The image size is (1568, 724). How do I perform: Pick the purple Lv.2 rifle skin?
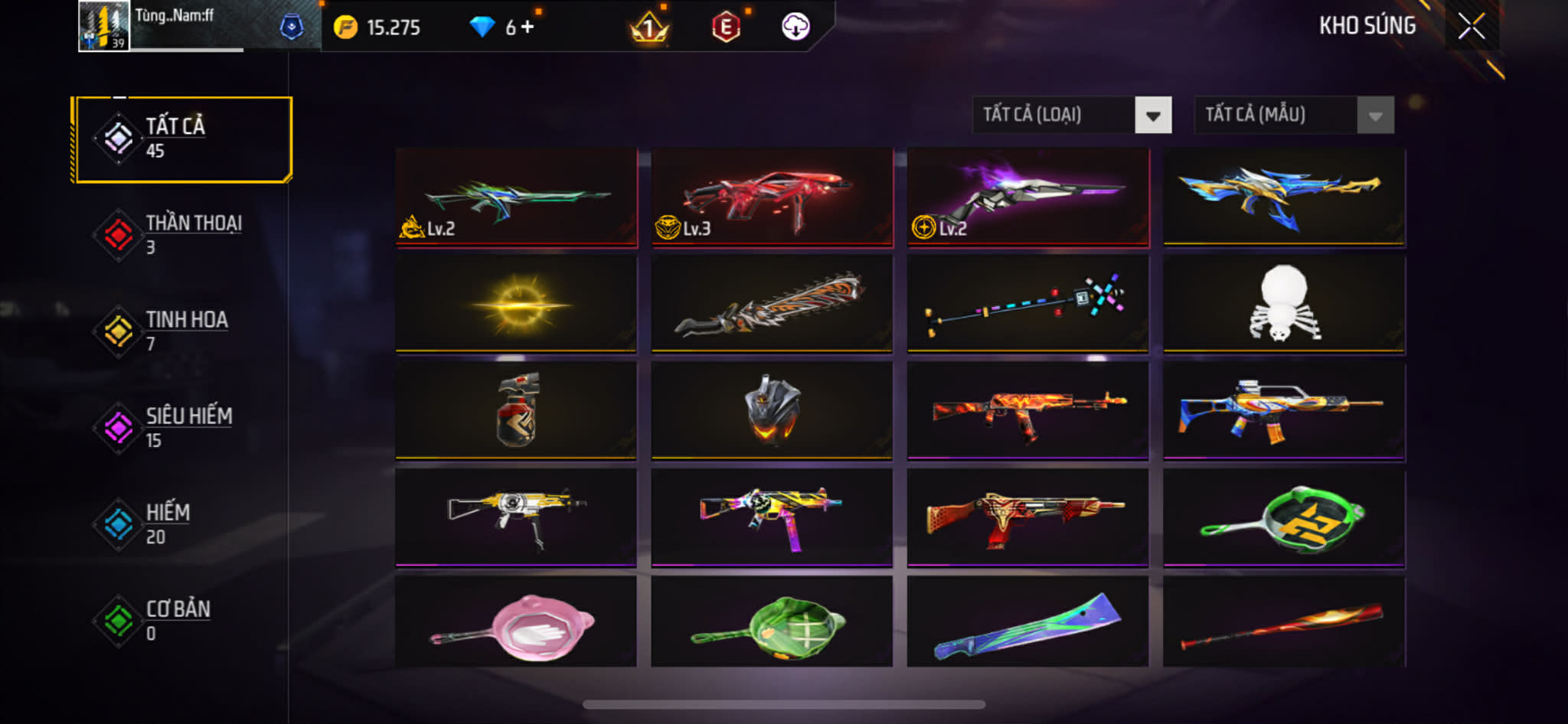click(1027, 197)
